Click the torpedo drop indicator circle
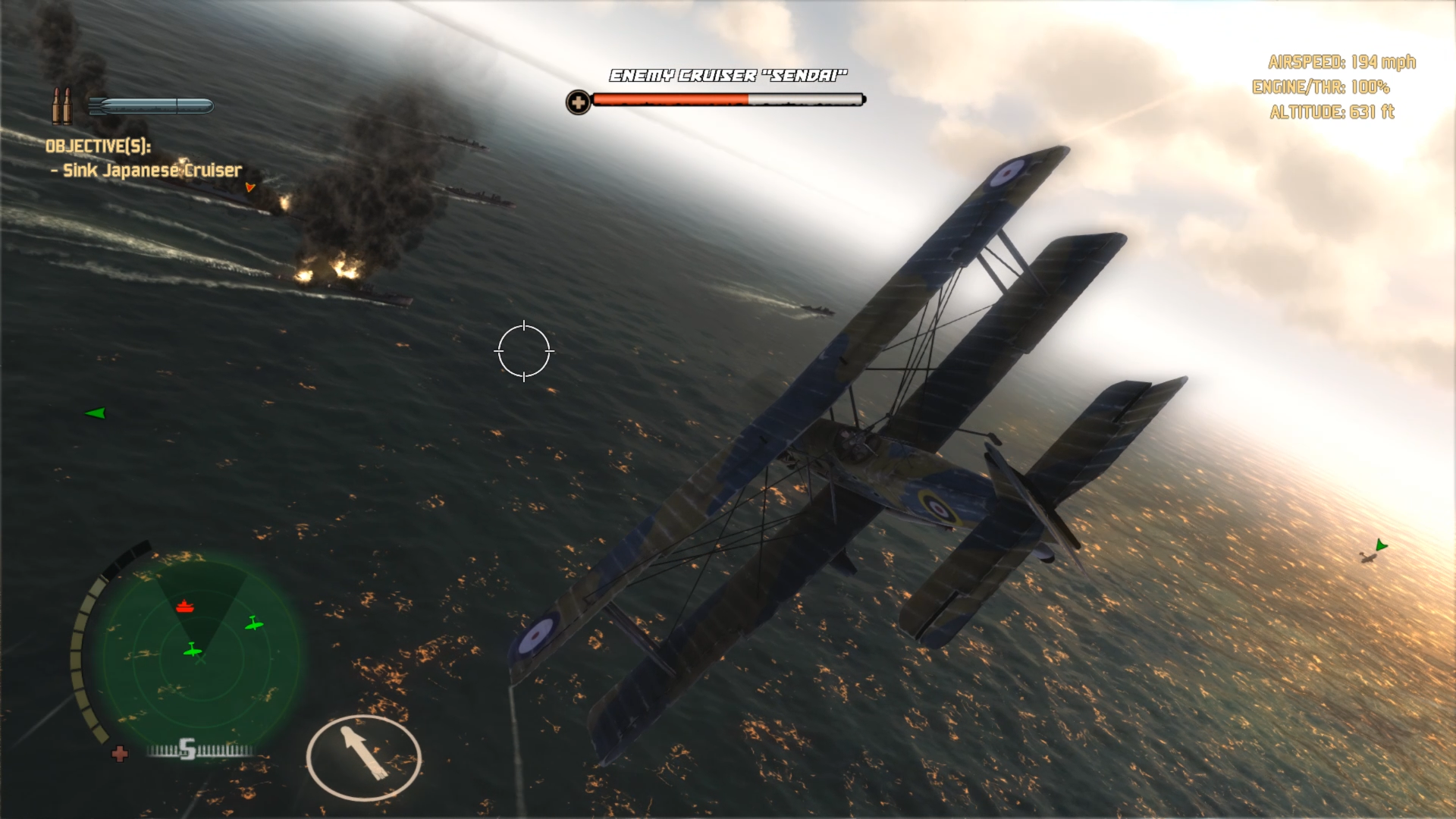This screenshot has width=1456, height=819. tap(364, 757)
